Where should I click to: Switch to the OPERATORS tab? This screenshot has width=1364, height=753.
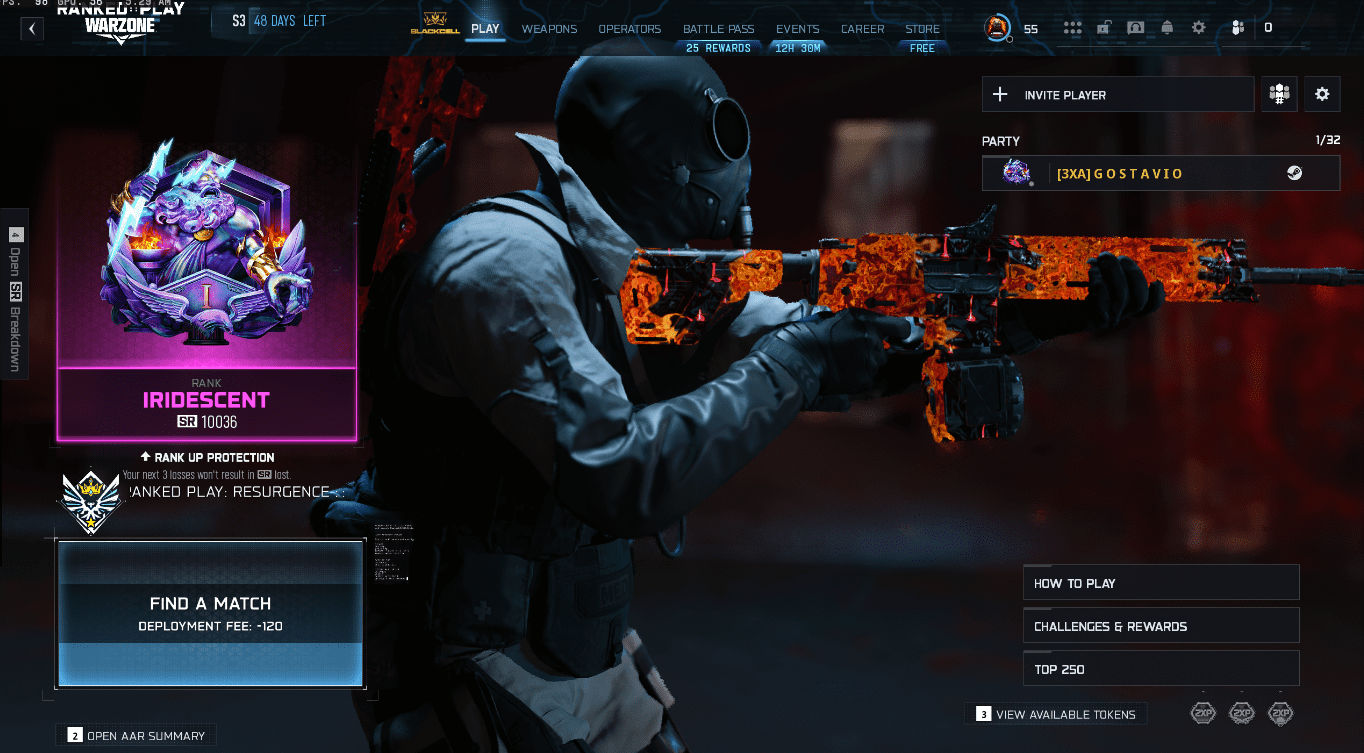[x=629, y=29]
